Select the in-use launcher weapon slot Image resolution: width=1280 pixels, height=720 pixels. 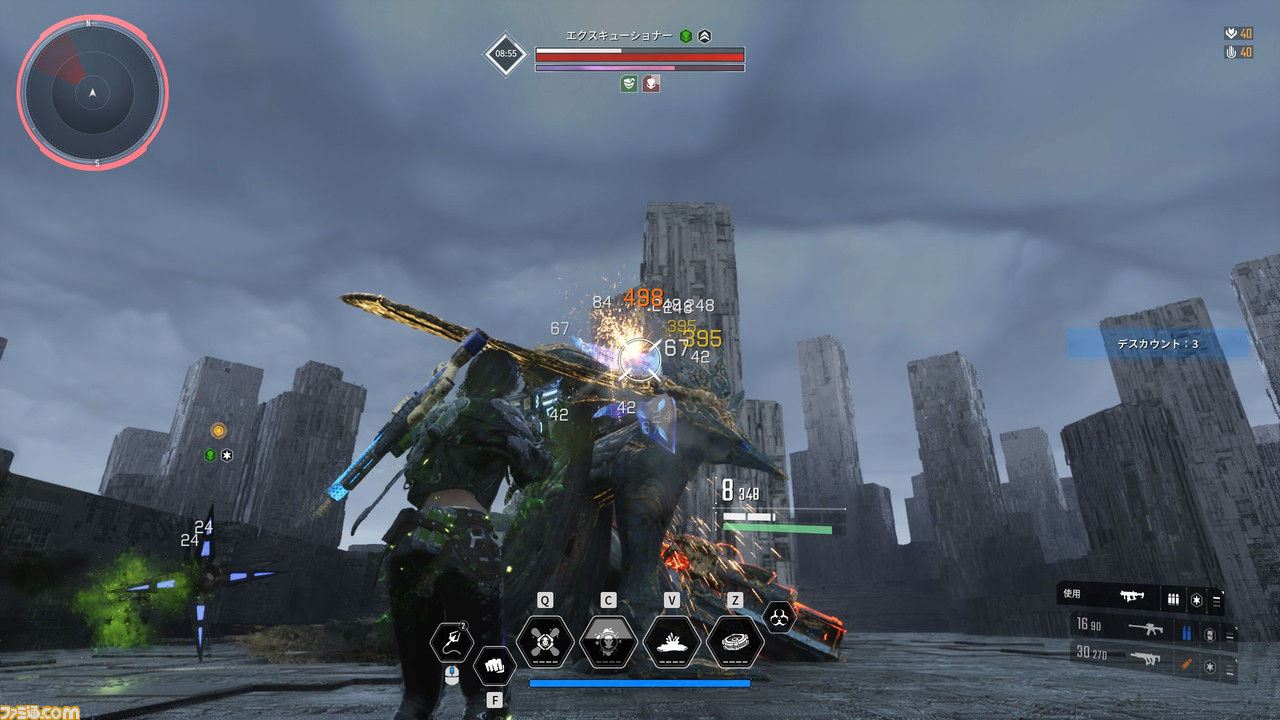1133,597
